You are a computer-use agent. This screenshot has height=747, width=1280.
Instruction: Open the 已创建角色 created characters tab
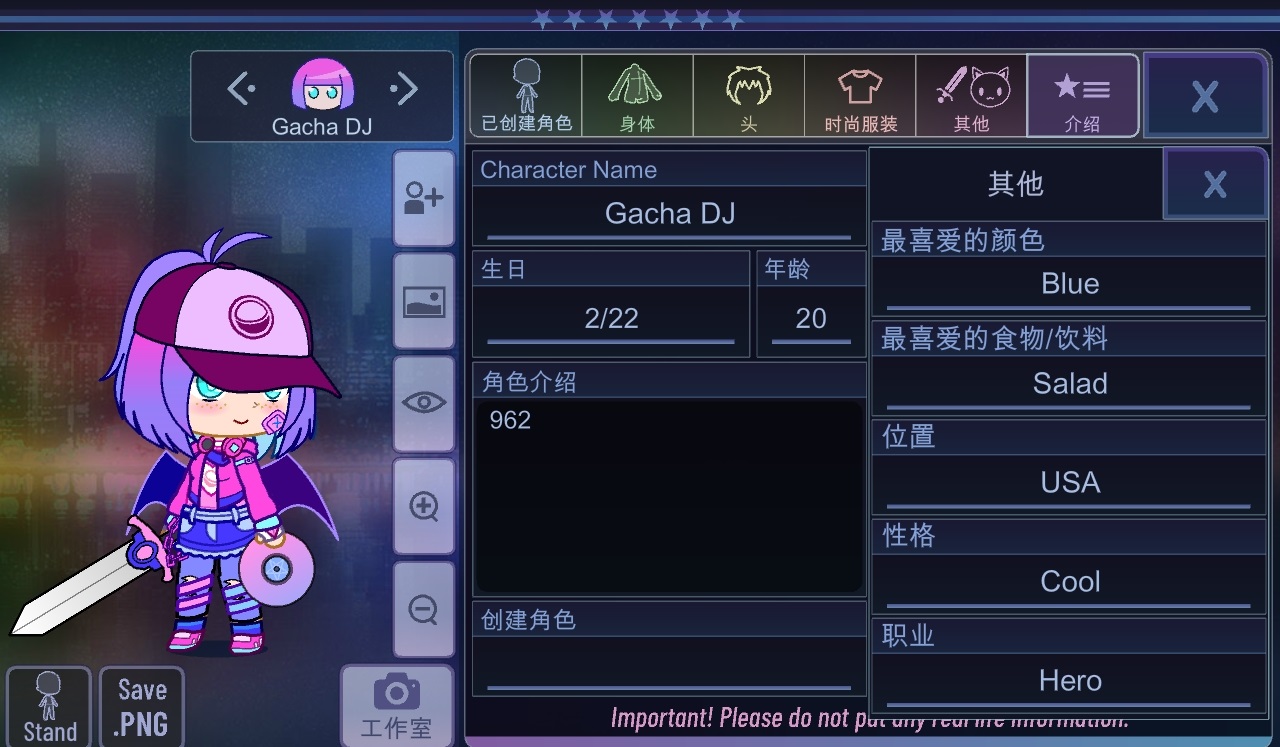pyautogui.click(x=524, y=95)
